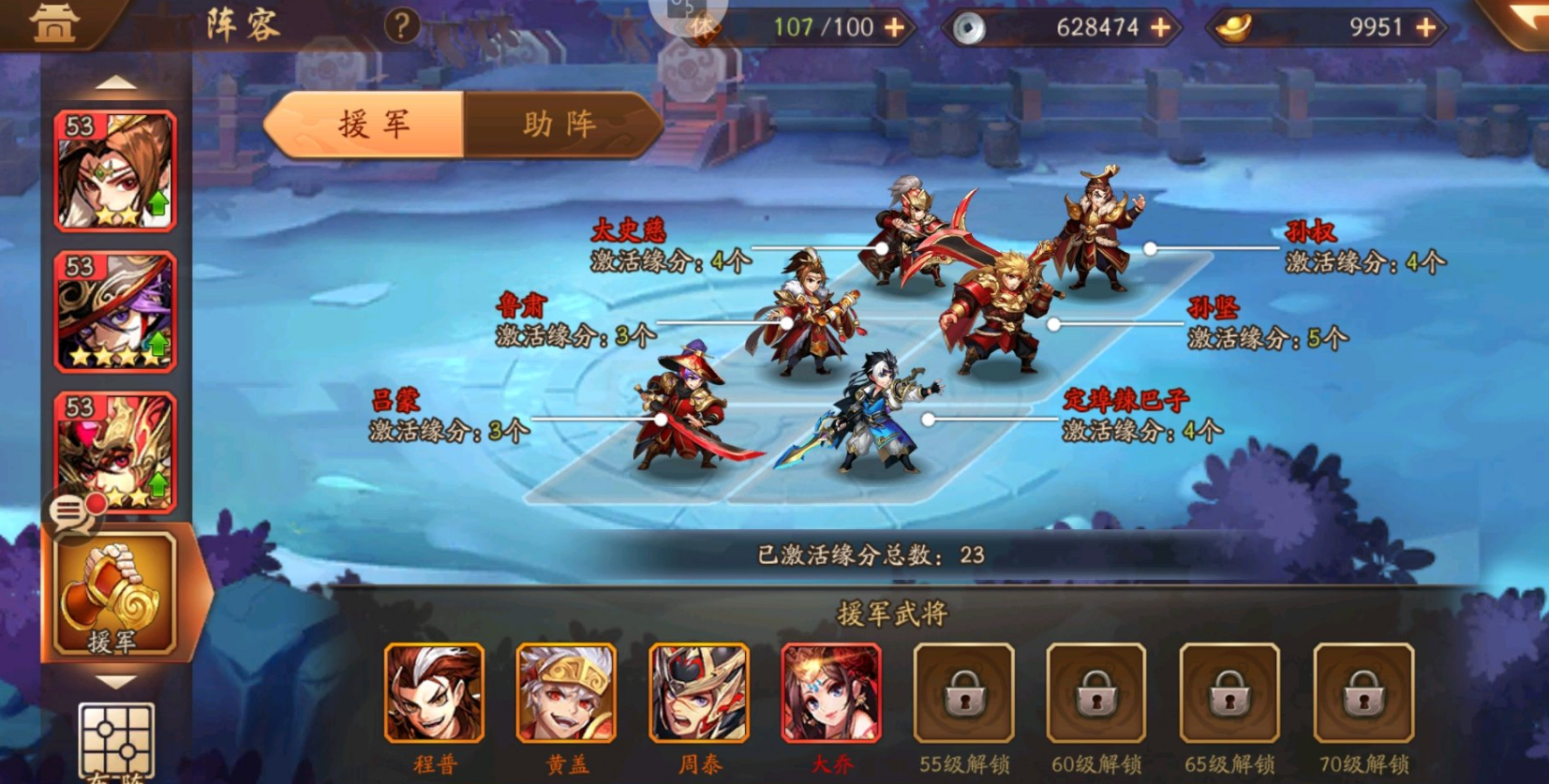
Task: Open the home icon top left
Action: 52,23
